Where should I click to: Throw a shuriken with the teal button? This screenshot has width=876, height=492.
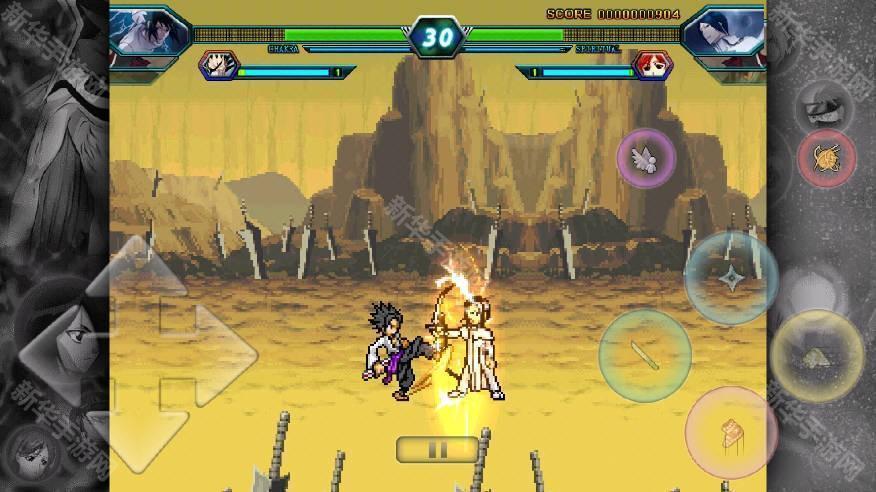pyautogui.click(x=731, y=277)
